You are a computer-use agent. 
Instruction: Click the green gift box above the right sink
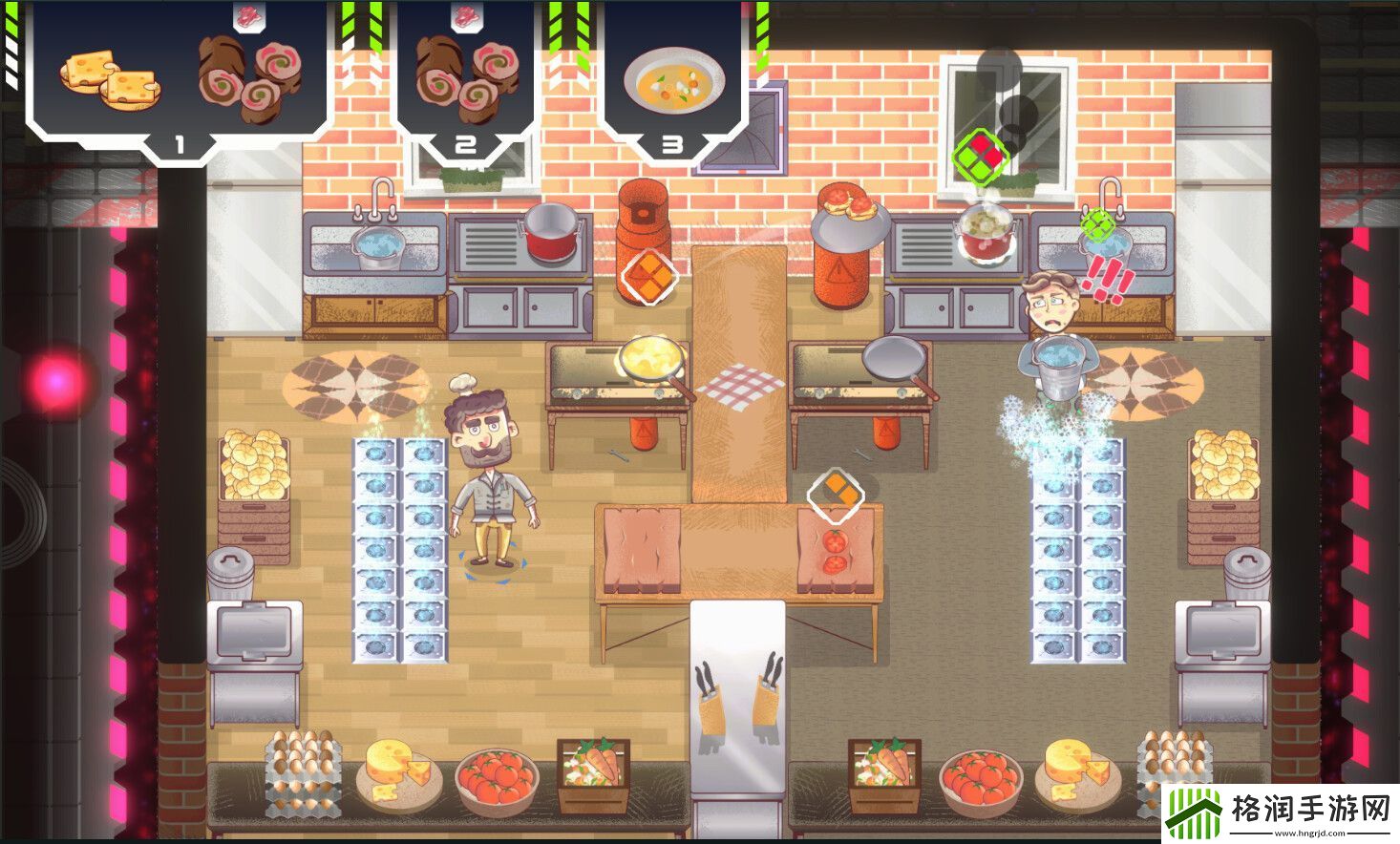point(981,158)
